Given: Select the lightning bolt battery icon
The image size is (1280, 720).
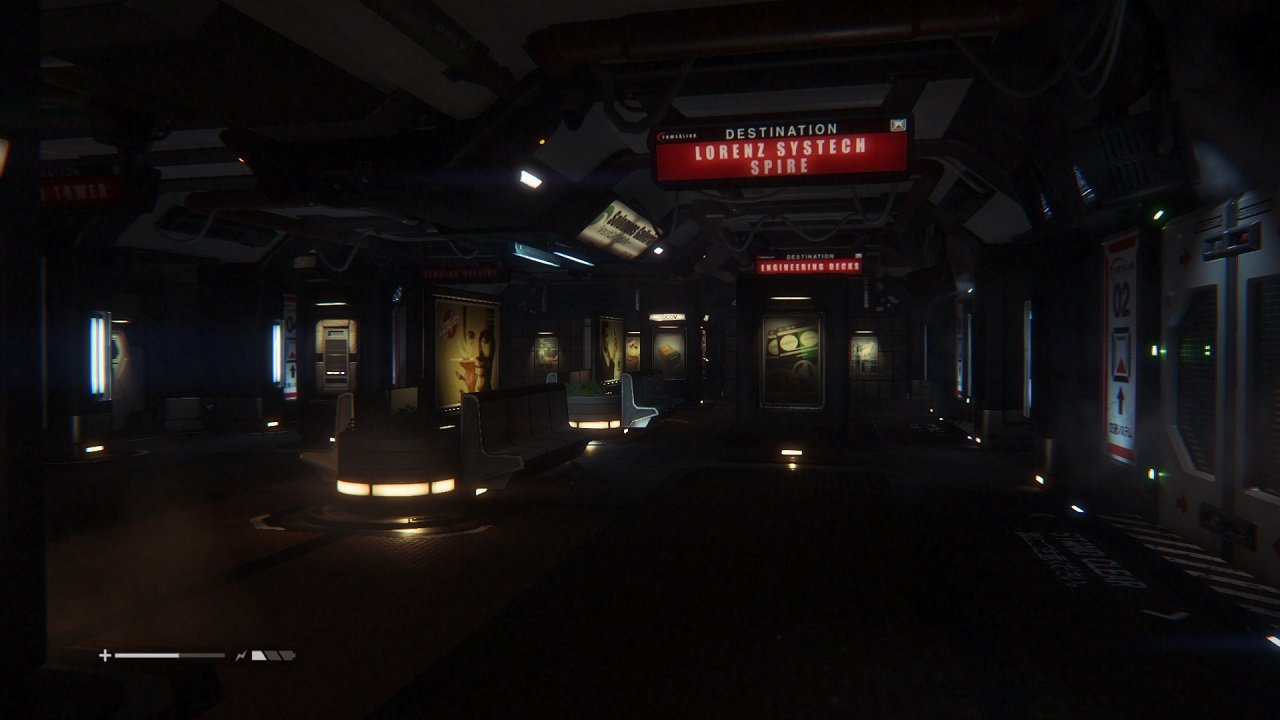Looking at the screenshot, I should [x=240, y=655].
